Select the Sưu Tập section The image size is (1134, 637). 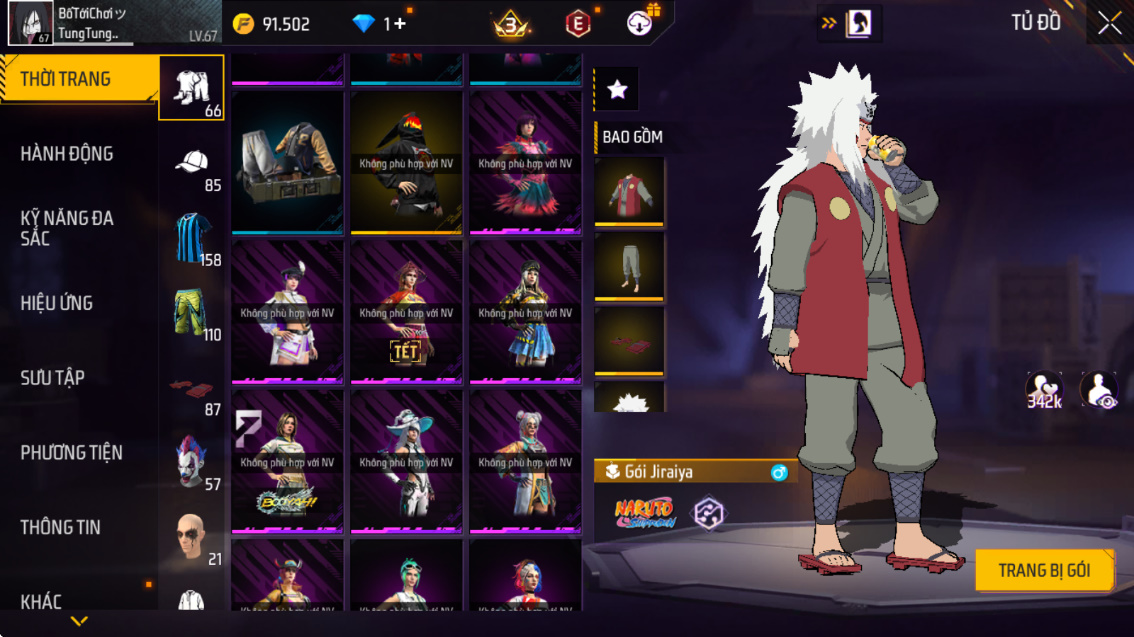pos(52,378)
